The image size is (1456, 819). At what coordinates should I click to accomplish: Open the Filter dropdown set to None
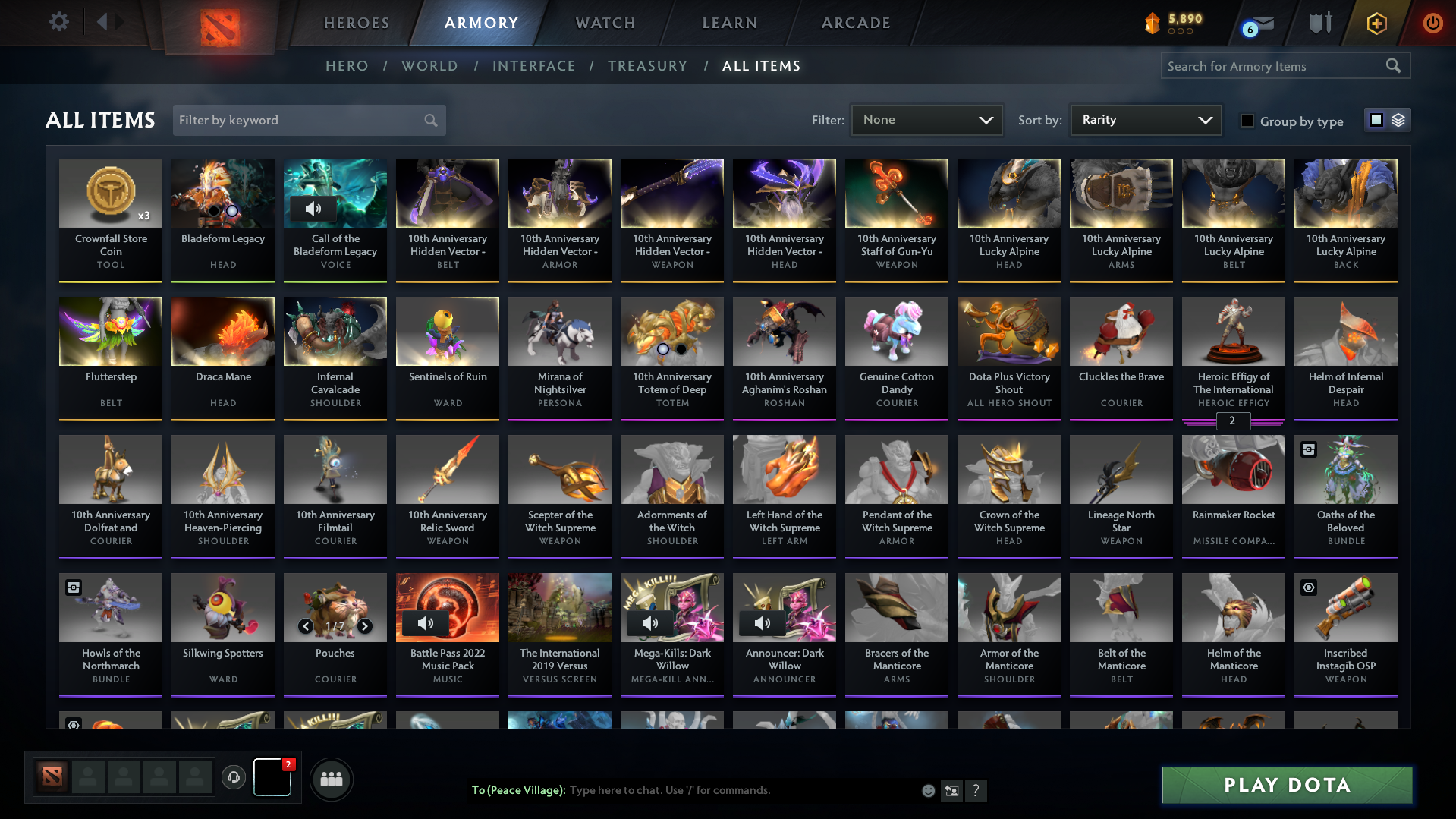[926, 119]
